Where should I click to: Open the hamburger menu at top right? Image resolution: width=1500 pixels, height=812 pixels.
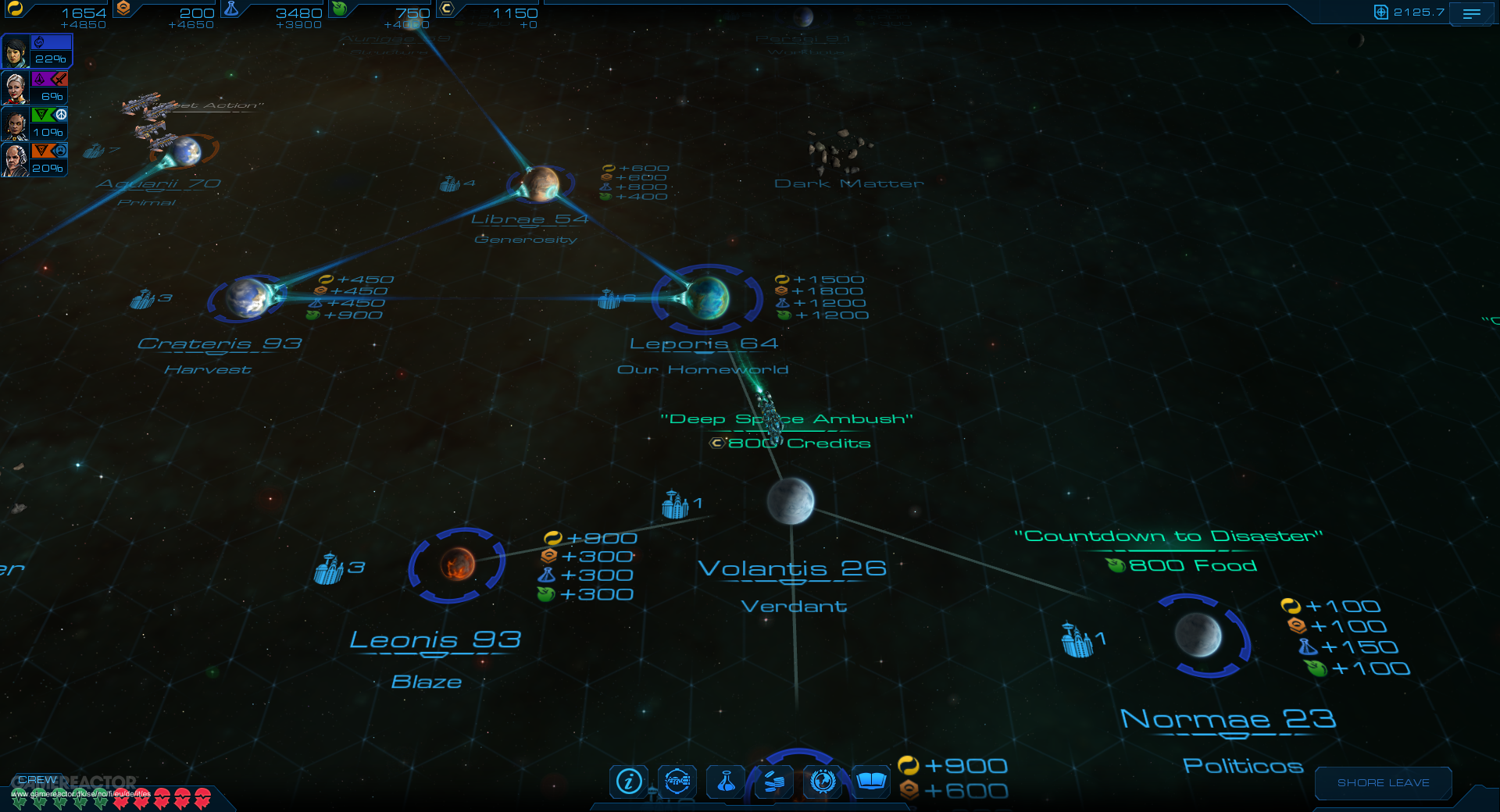(1473, 13)
